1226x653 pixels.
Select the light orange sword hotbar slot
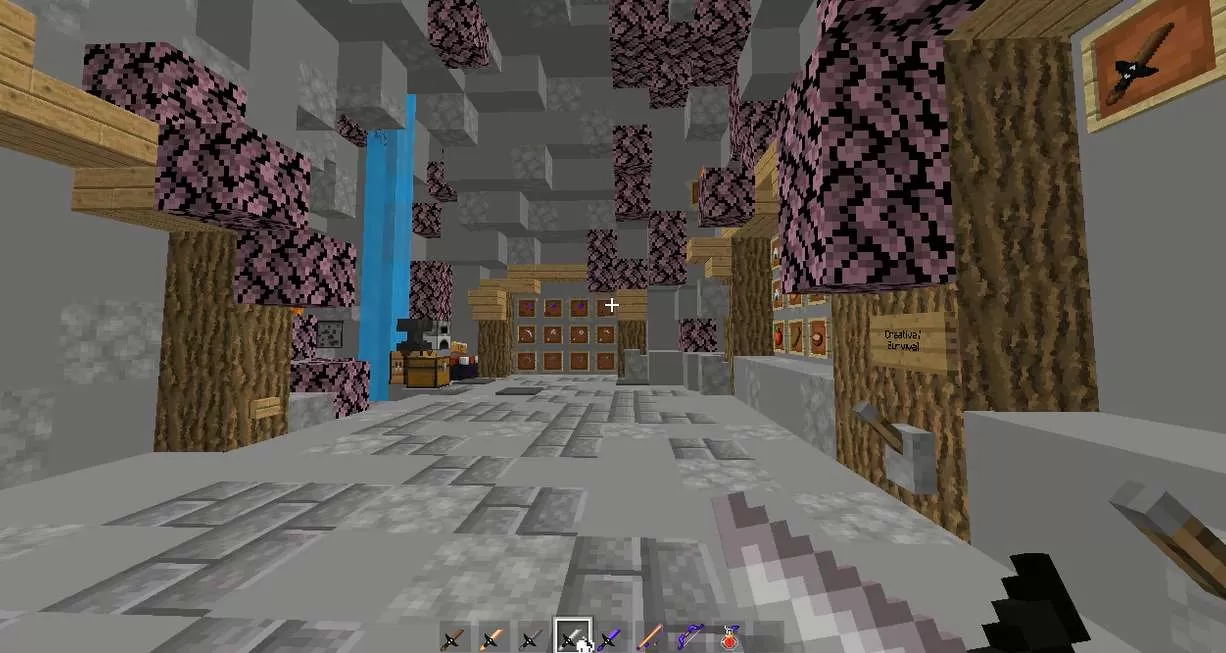point(492,638)
